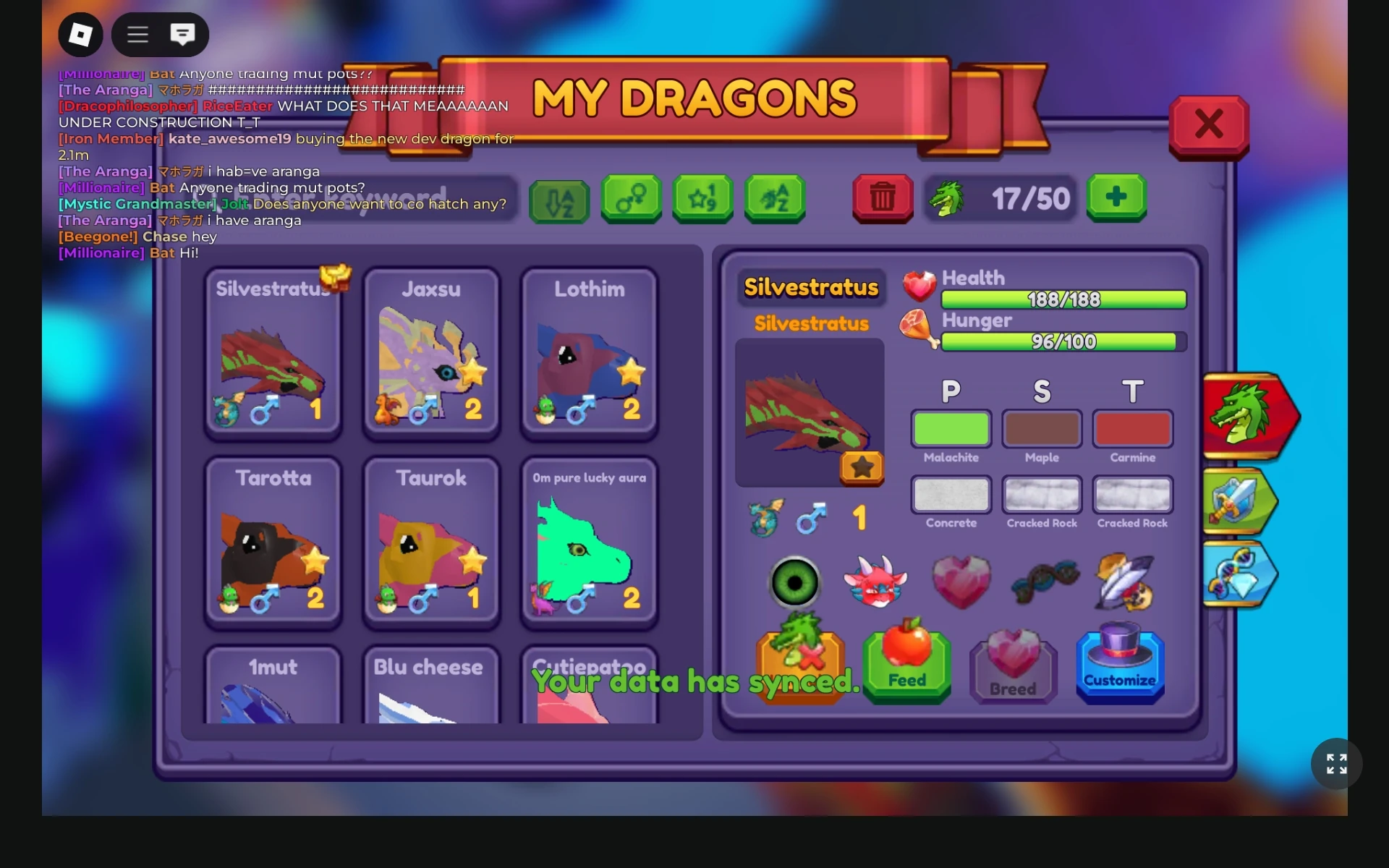
Task: Open the A-Z sort dropdown
Action: 559,199
